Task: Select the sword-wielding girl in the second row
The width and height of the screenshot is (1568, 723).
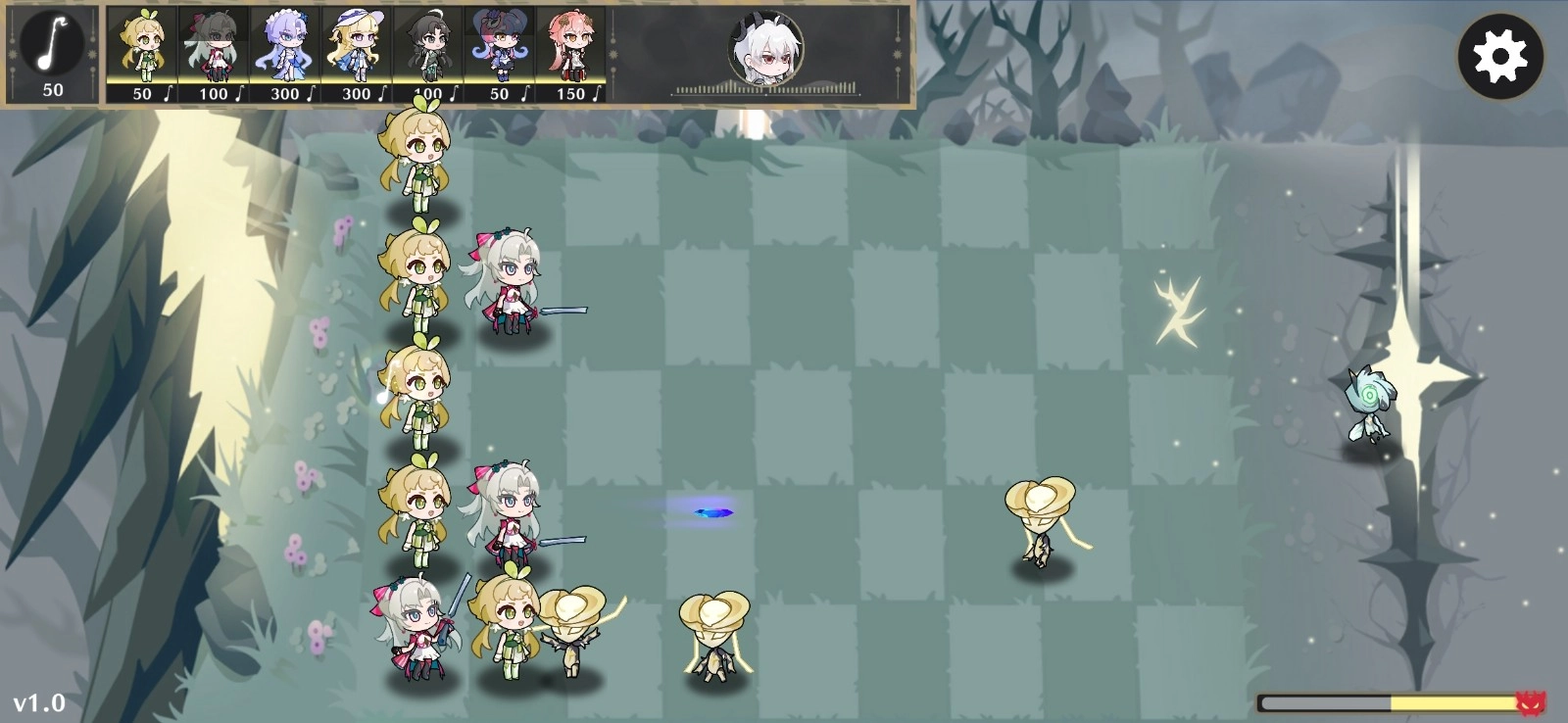Action: point(510,284)
